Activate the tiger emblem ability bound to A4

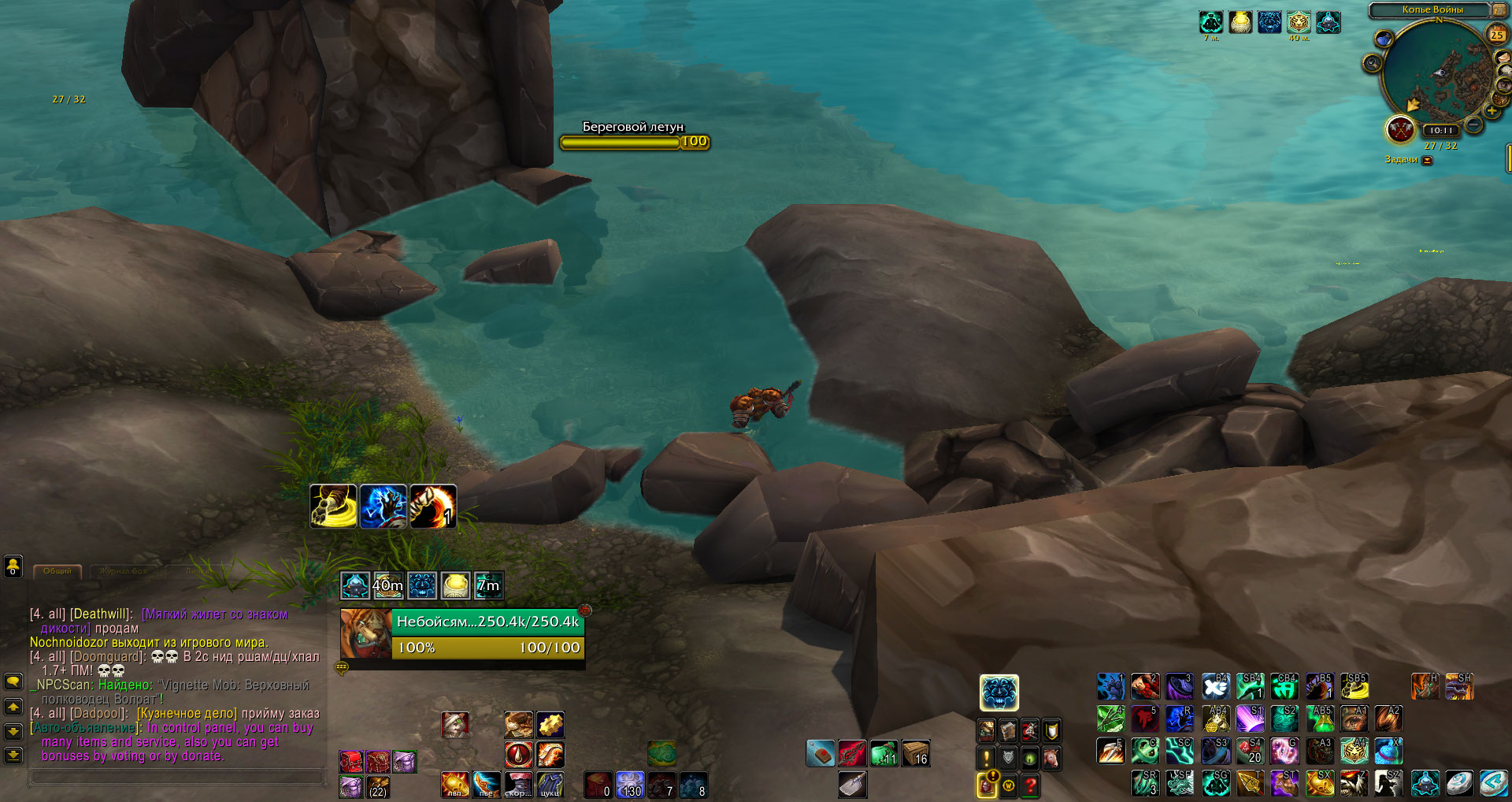pos(1354,751)
